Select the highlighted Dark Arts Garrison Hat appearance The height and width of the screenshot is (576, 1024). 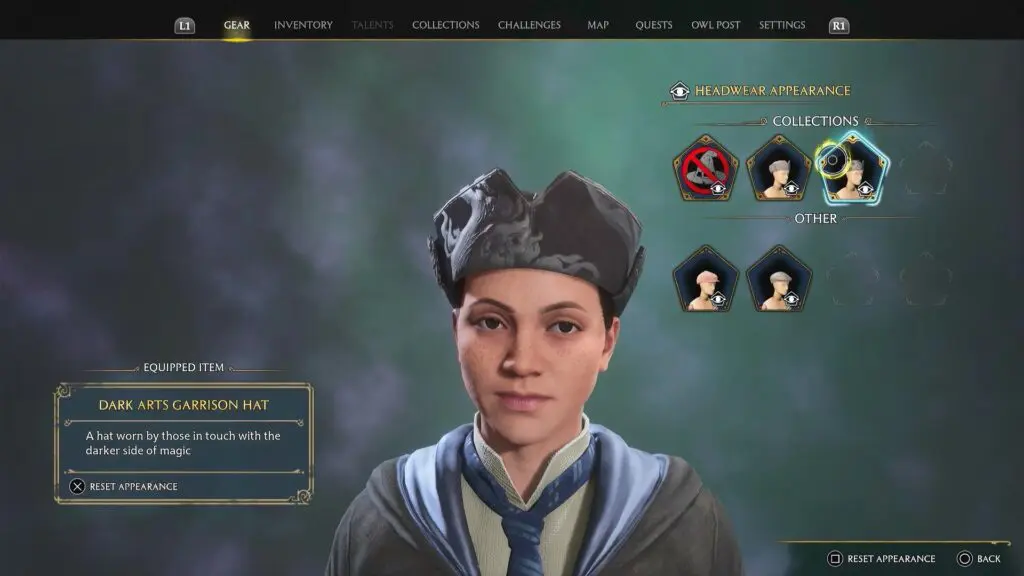852,169
